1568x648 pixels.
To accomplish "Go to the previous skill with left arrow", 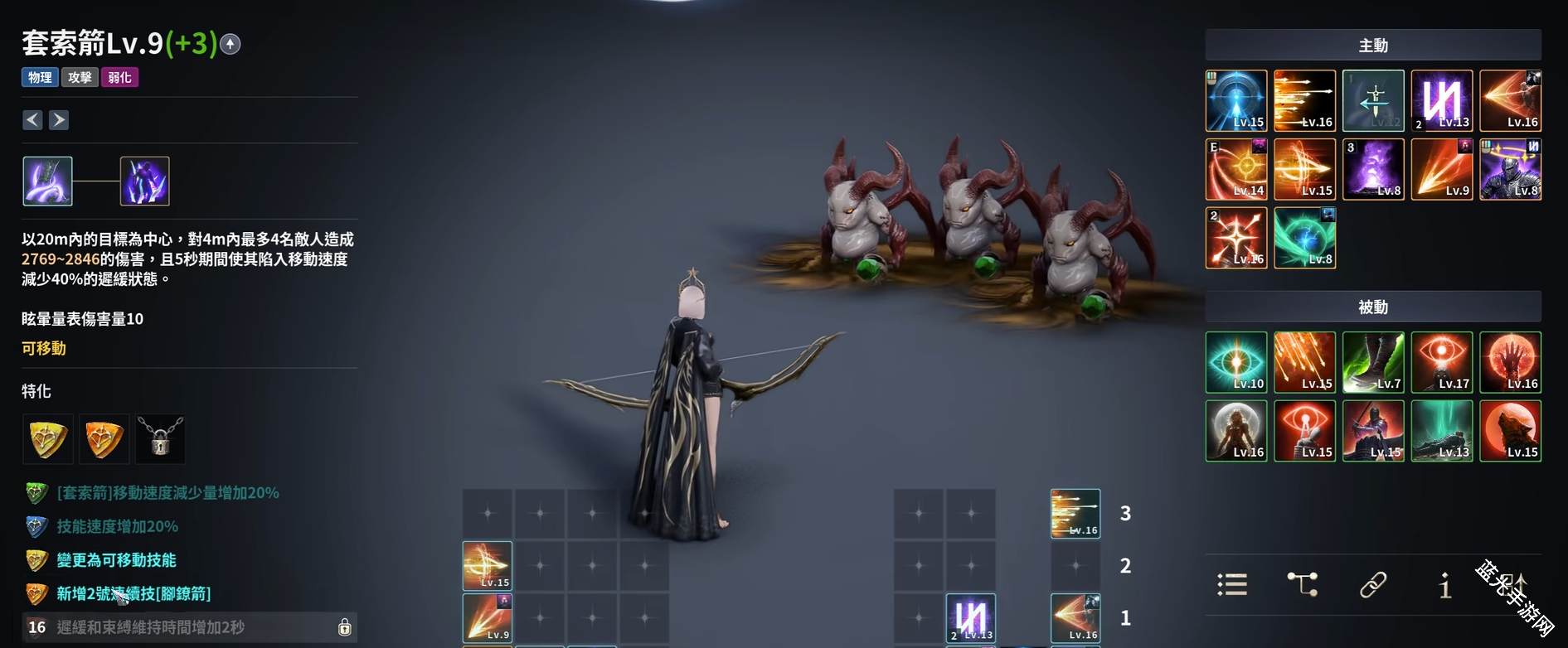I will (x=32, y=120).
